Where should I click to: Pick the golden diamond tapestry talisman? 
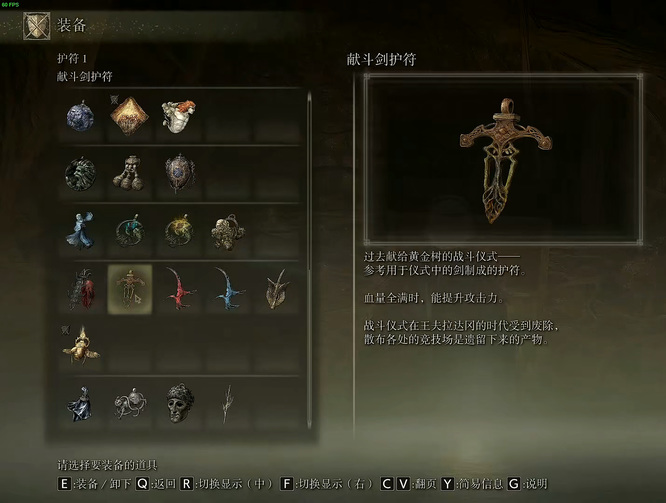point(130,117)
